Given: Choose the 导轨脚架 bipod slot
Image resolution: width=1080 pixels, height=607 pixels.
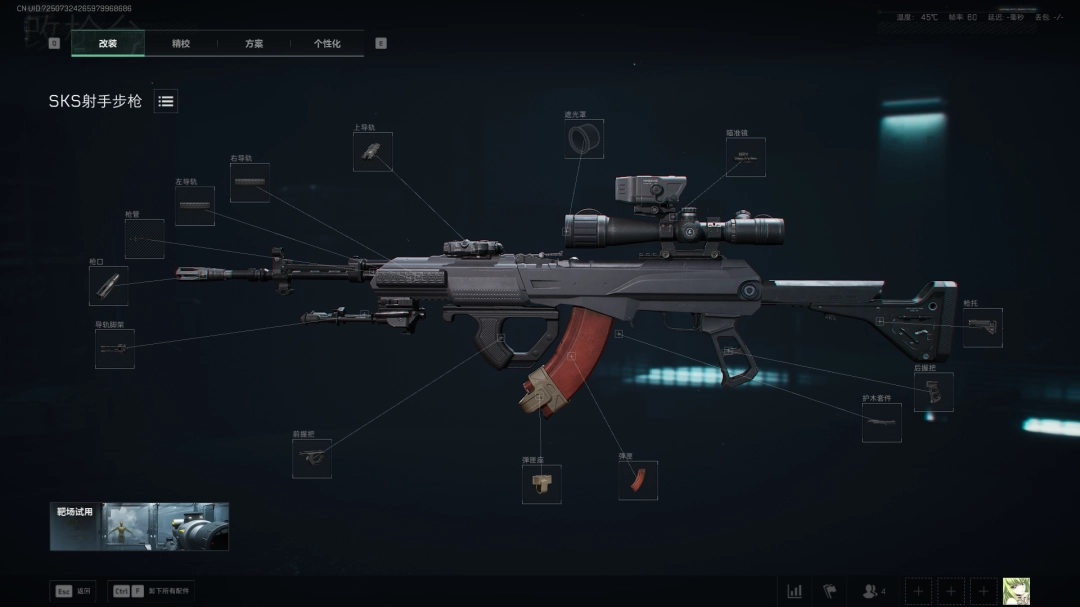Looking at the screenshot, I should pos(115,349).
